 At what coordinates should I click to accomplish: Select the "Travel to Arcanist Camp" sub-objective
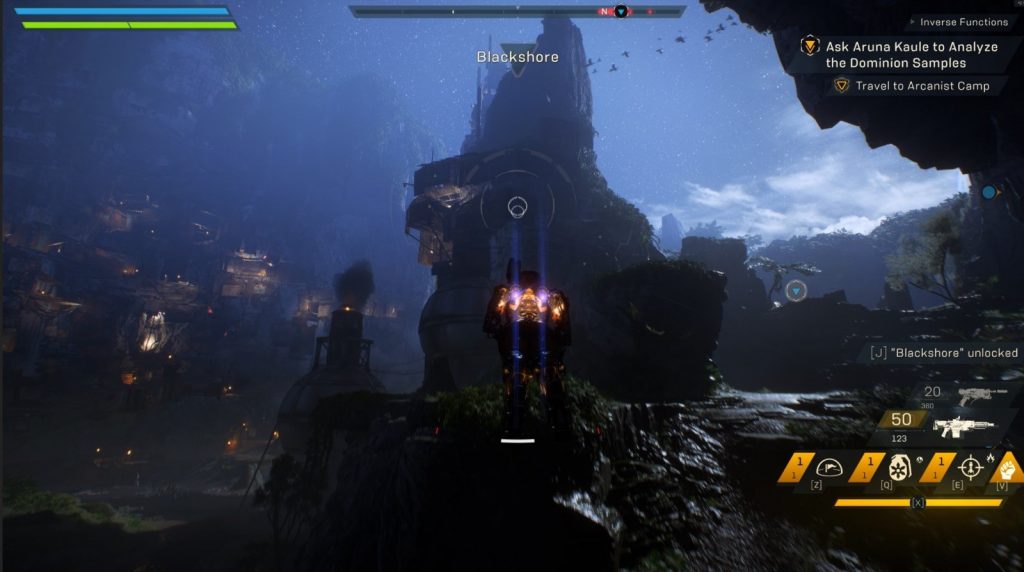click(921, 86)
